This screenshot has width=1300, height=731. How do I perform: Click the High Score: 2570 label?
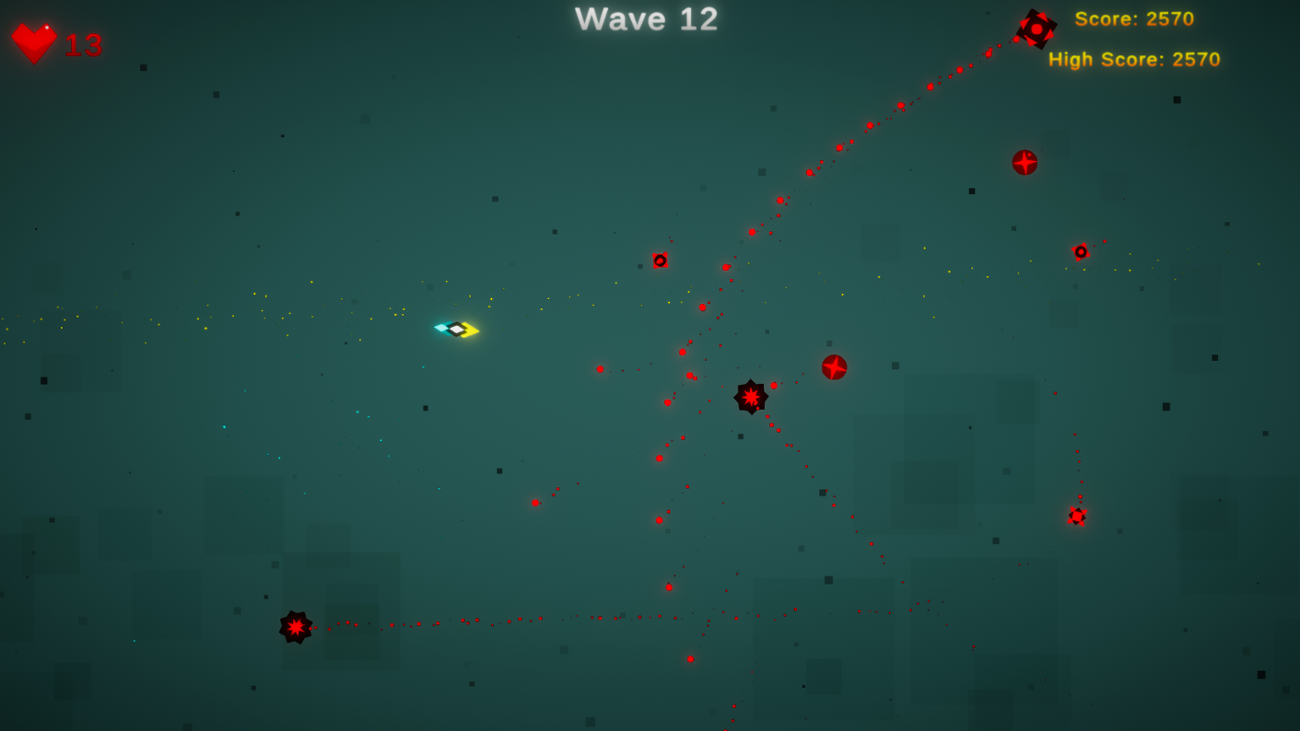[x=1136, y=59]
